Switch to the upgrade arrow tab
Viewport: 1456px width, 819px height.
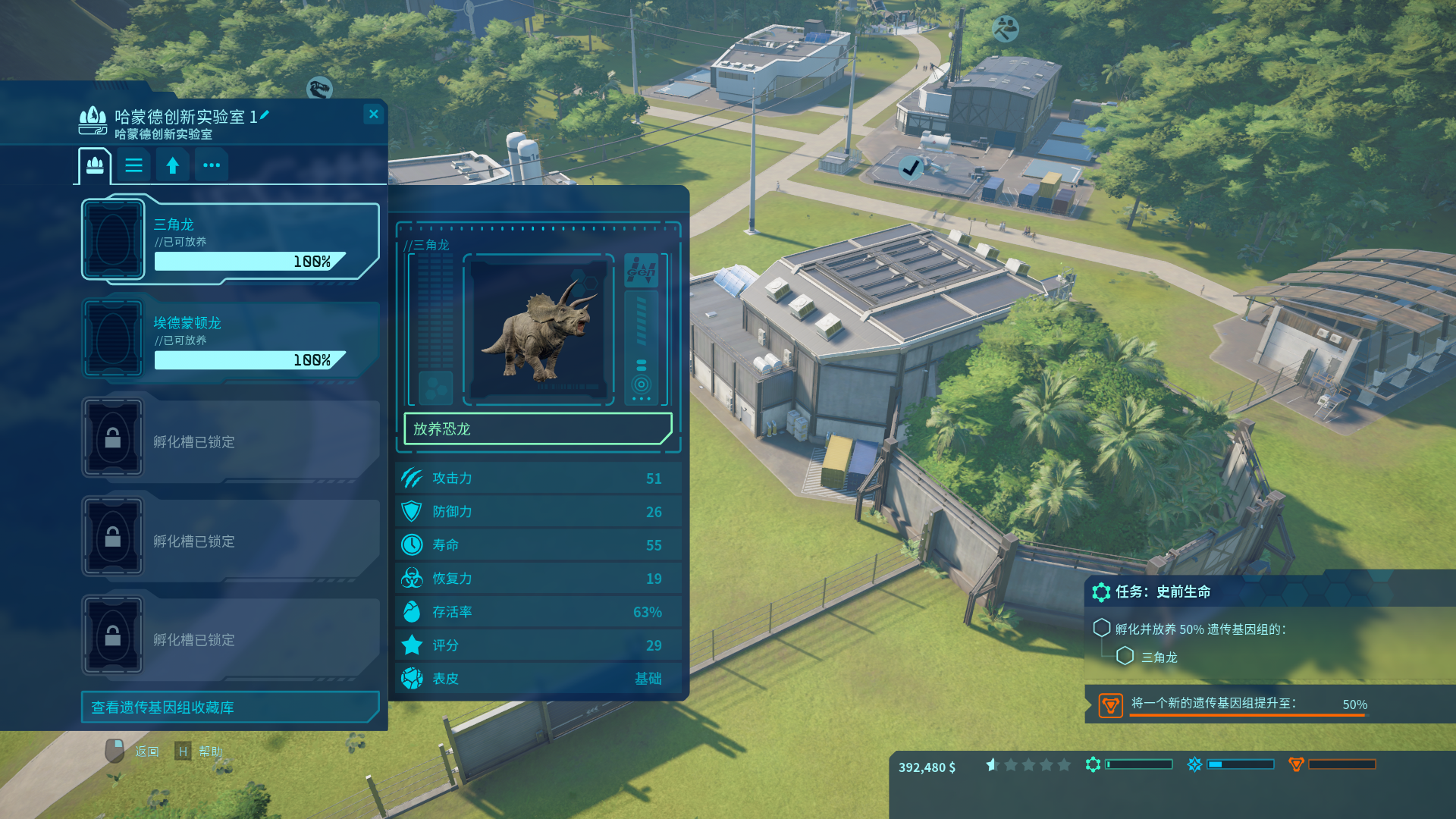tap(173, 165)
